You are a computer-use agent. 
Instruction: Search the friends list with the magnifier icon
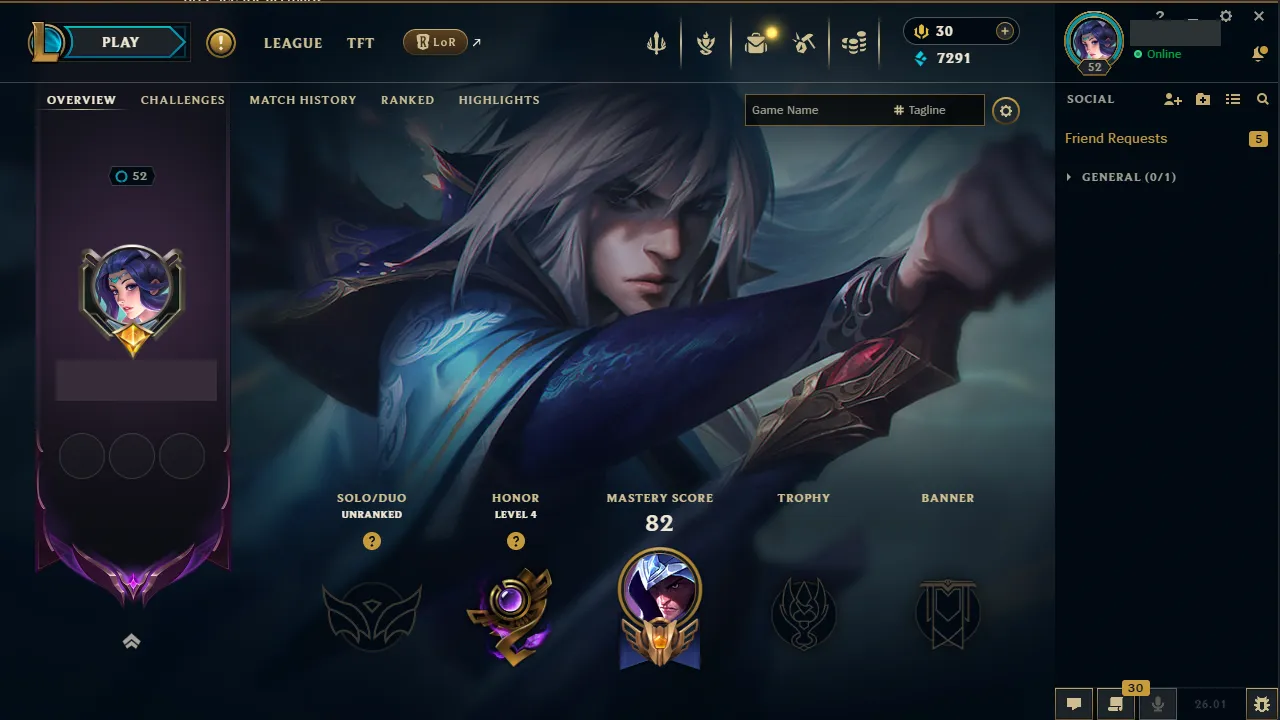(1262, 99)
